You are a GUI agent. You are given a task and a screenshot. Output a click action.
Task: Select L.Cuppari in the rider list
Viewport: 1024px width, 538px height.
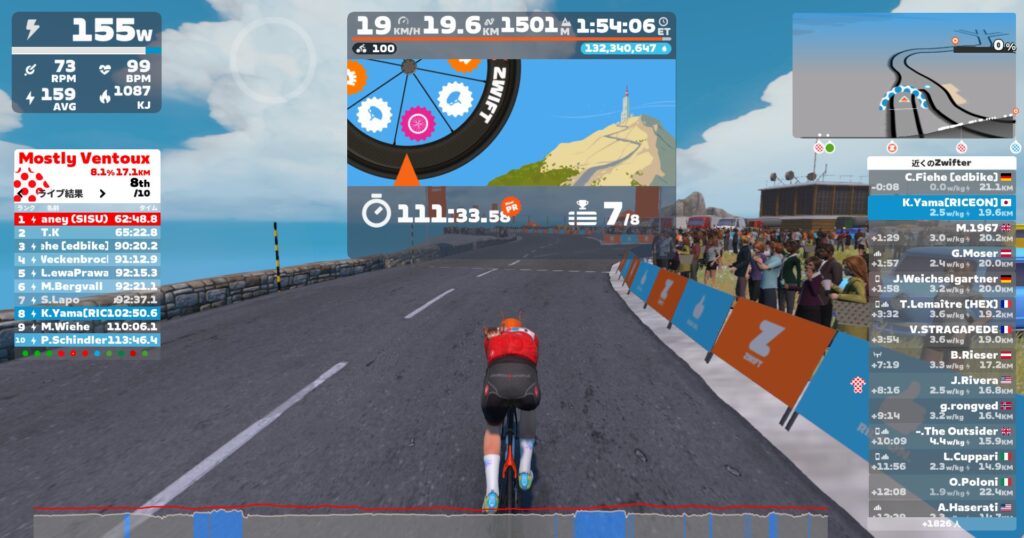(x=941, y=461)
